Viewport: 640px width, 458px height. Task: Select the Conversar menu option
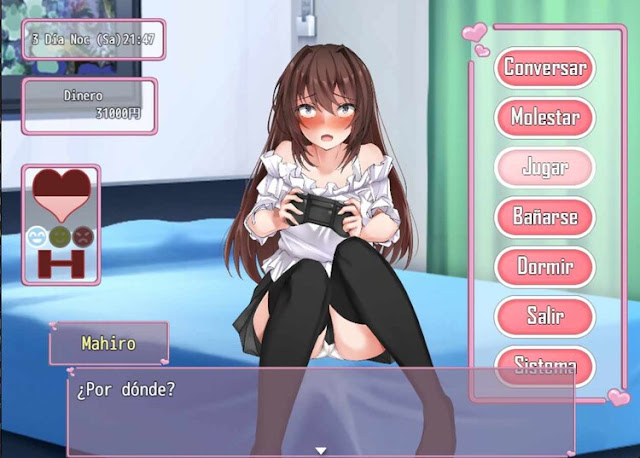545,68
